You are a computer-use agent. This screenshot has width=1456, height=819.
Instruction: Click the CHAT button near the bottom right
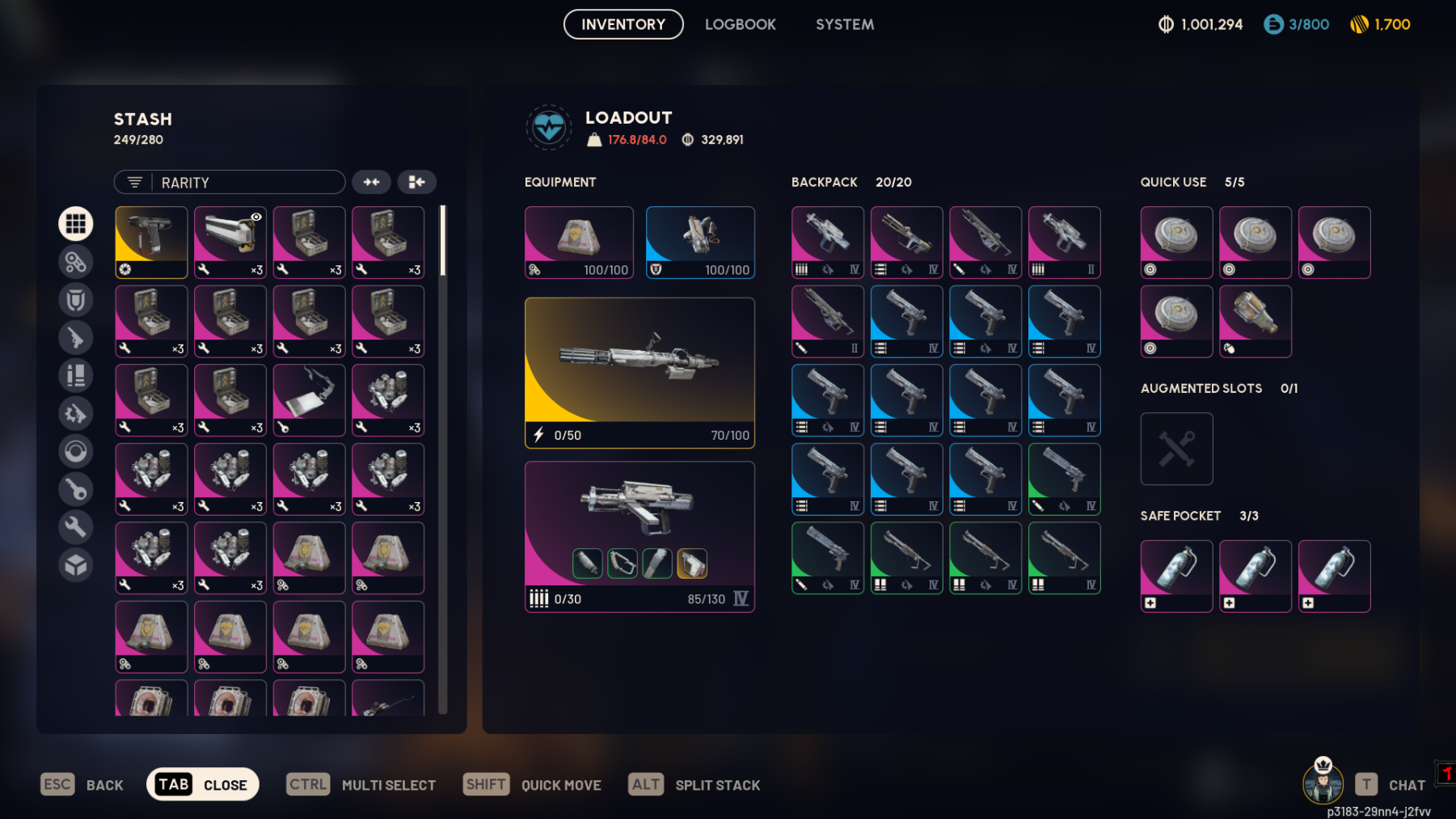click(1407, 783)
